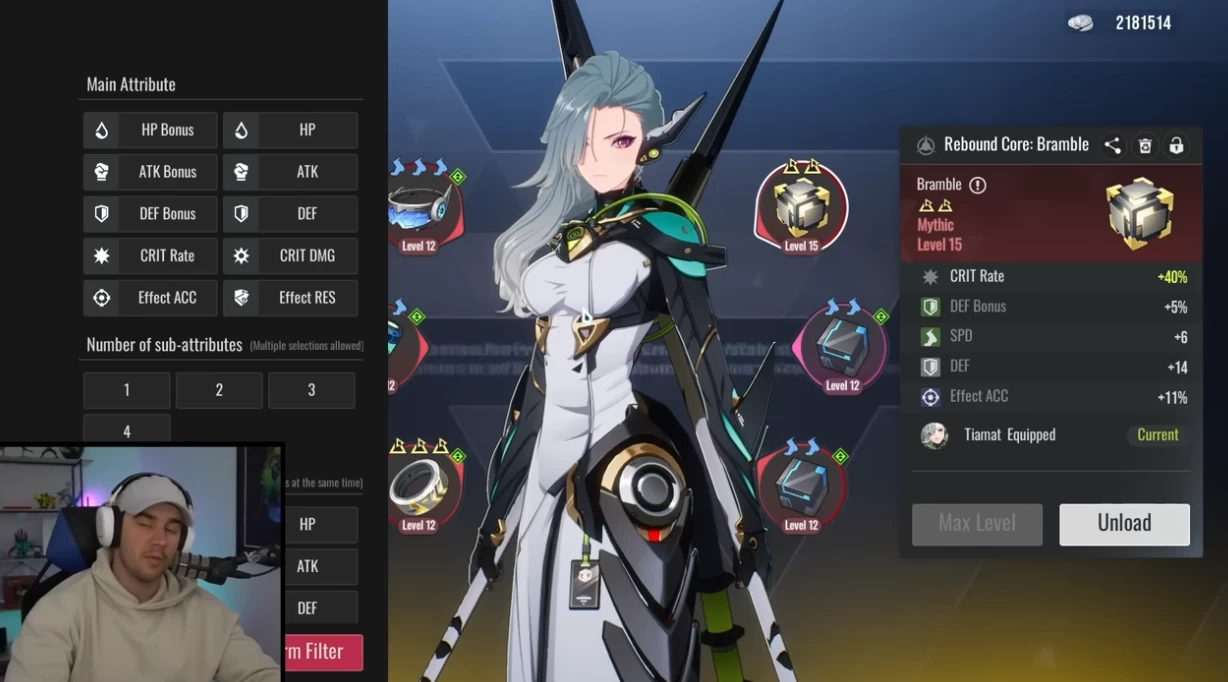This screenshot has height=682, width=1228.
Task: Select the Level 12 headband equipment slot
Action: point(420,208)
